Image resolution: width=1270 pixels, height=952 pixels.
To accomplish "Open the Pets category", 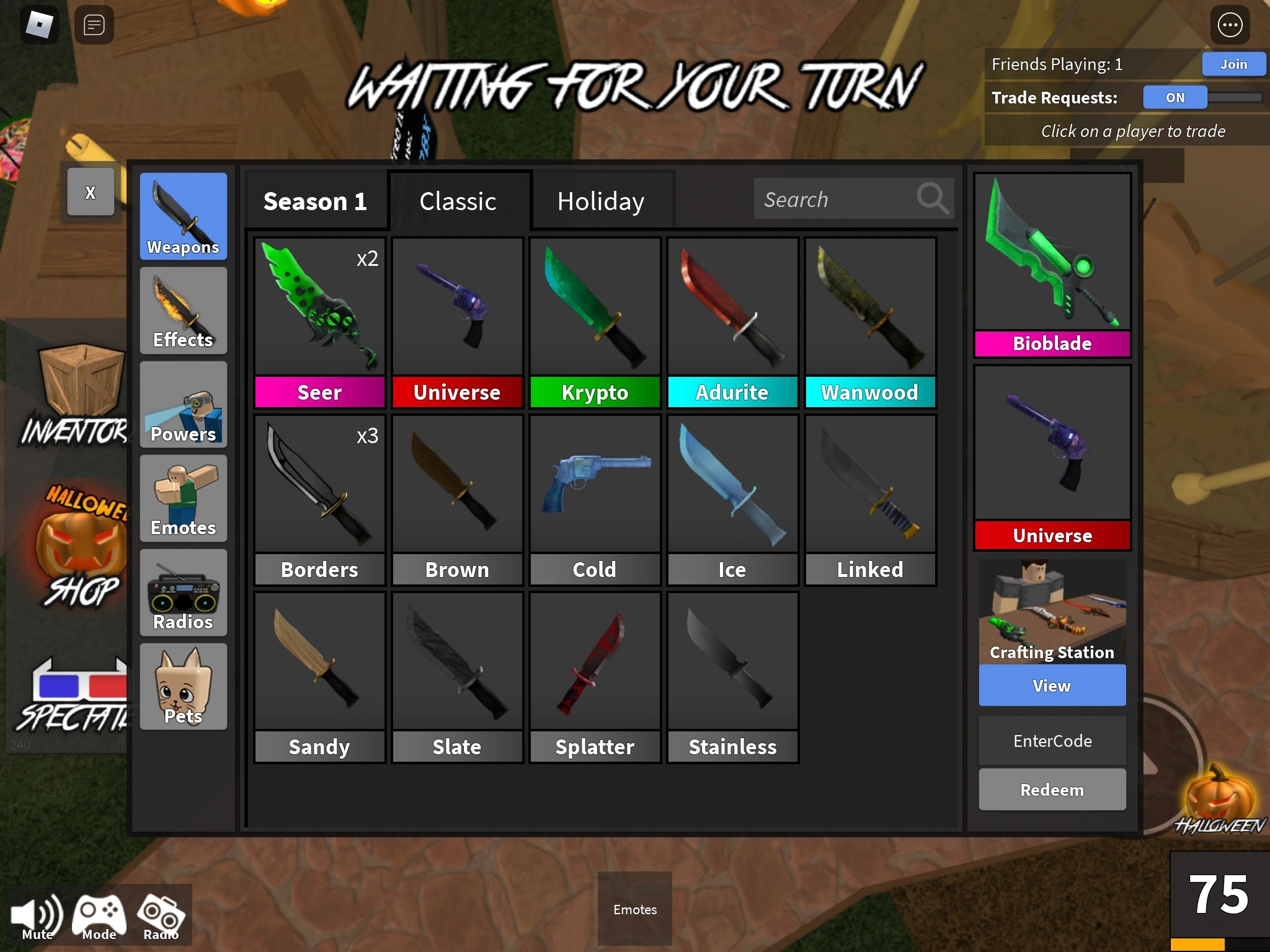I will pyautogui.click(x=183, y=687).
